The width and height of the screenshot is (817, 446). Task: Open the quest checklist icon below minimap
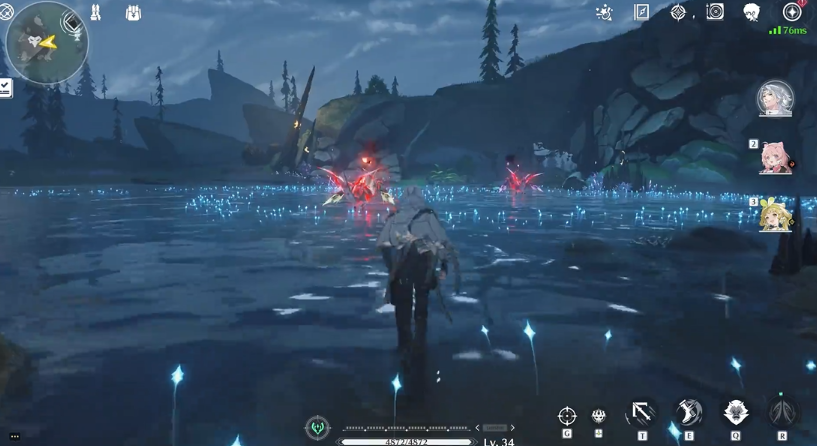[x=5, y=89]
